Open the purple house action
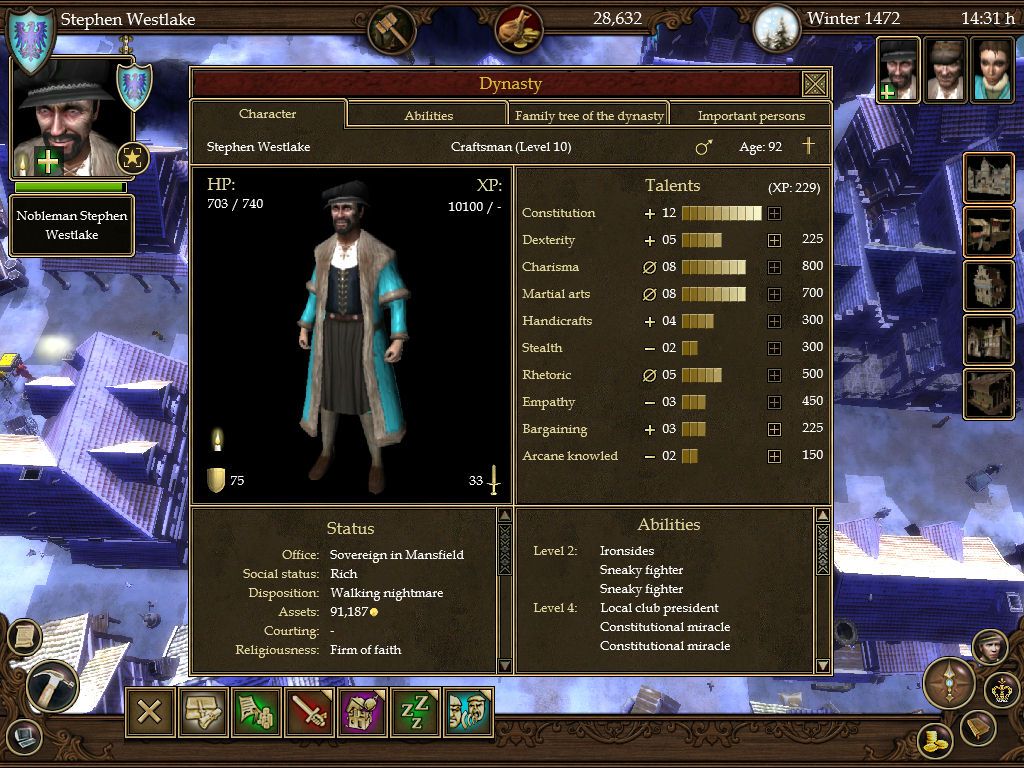This screenshot has height=768, width=1024. (362, 712)
